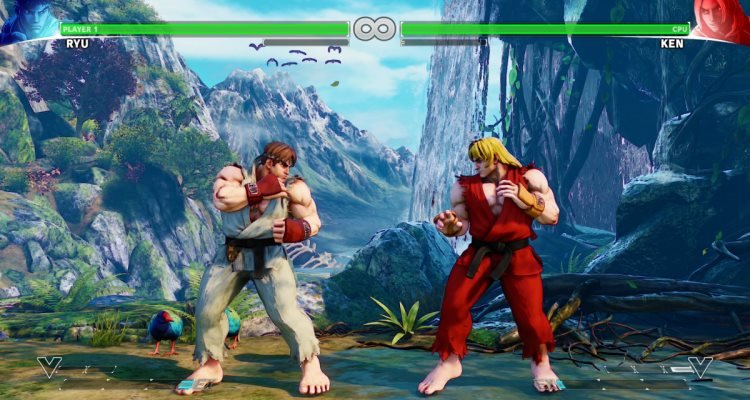
Task: Click Ryu's character portrait
Action: click(28, 22)
